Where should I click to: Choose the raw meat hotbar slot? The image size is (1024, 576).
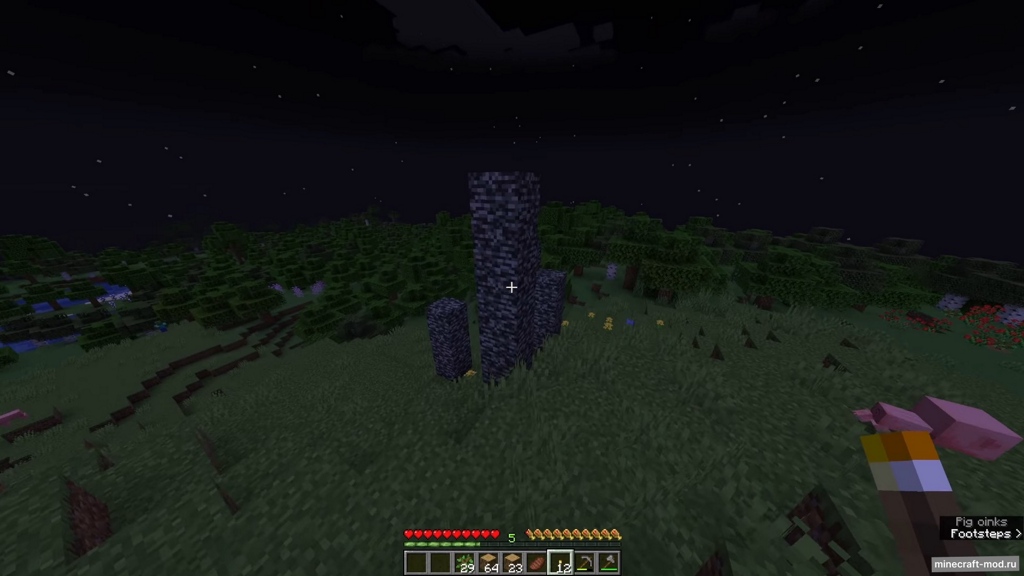click(x=536, y=563)
